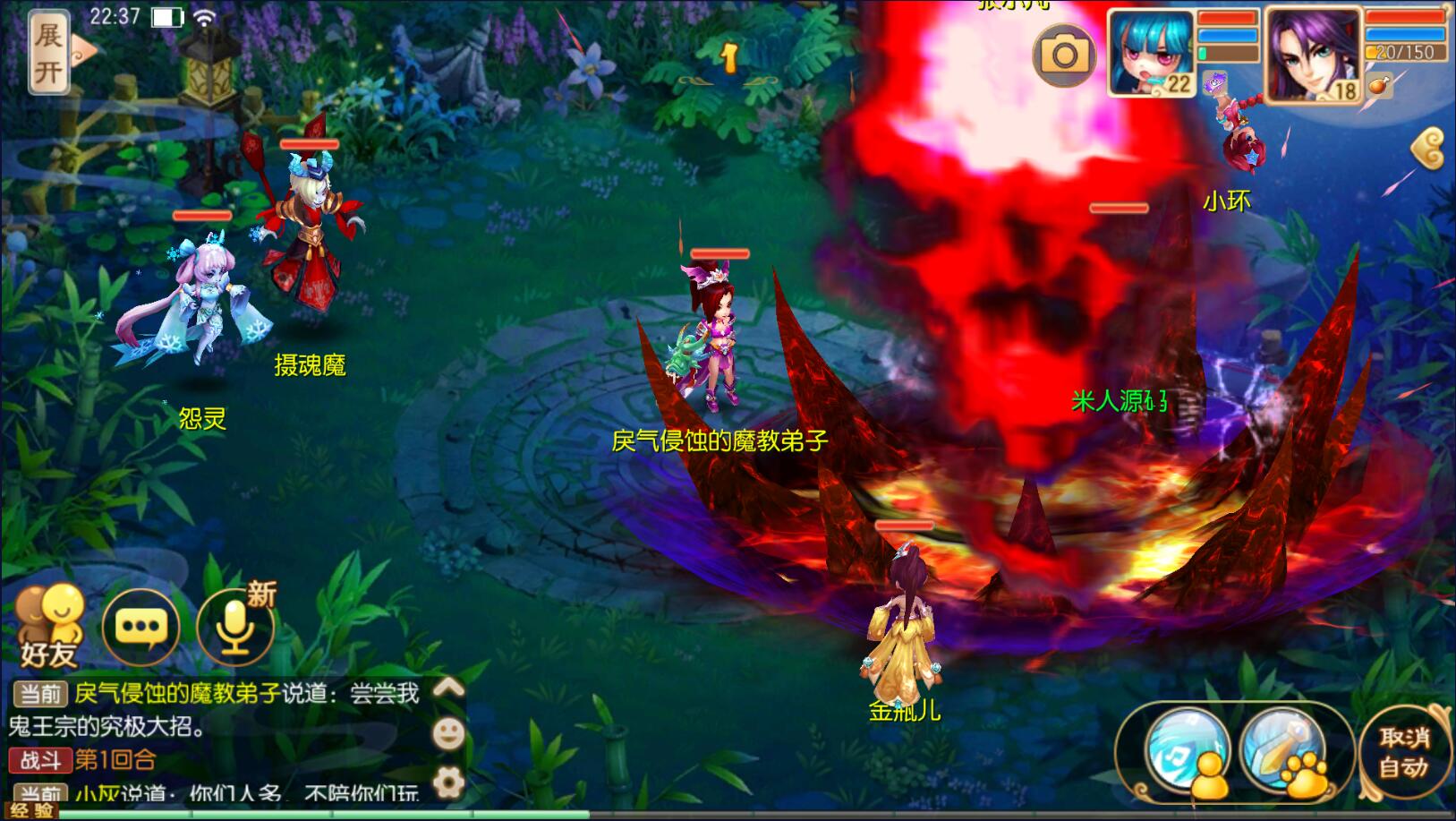Select the purple-haired character portrait

pyautogui.click(x=1313, y=53)
